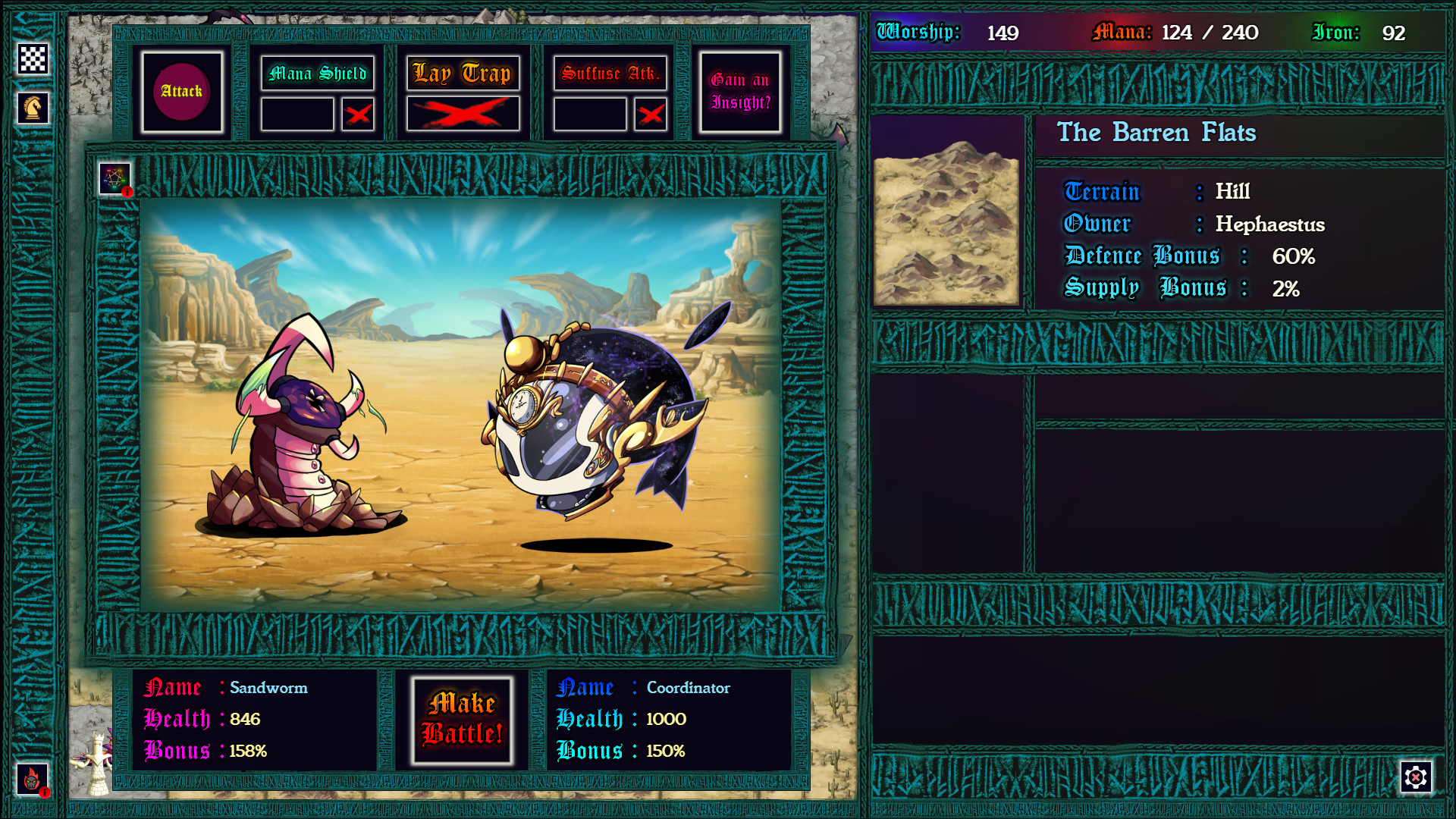1456x819 pixels.
Task: Open the settings gear in the bottom-right corner
Action: click(1417, 777)
